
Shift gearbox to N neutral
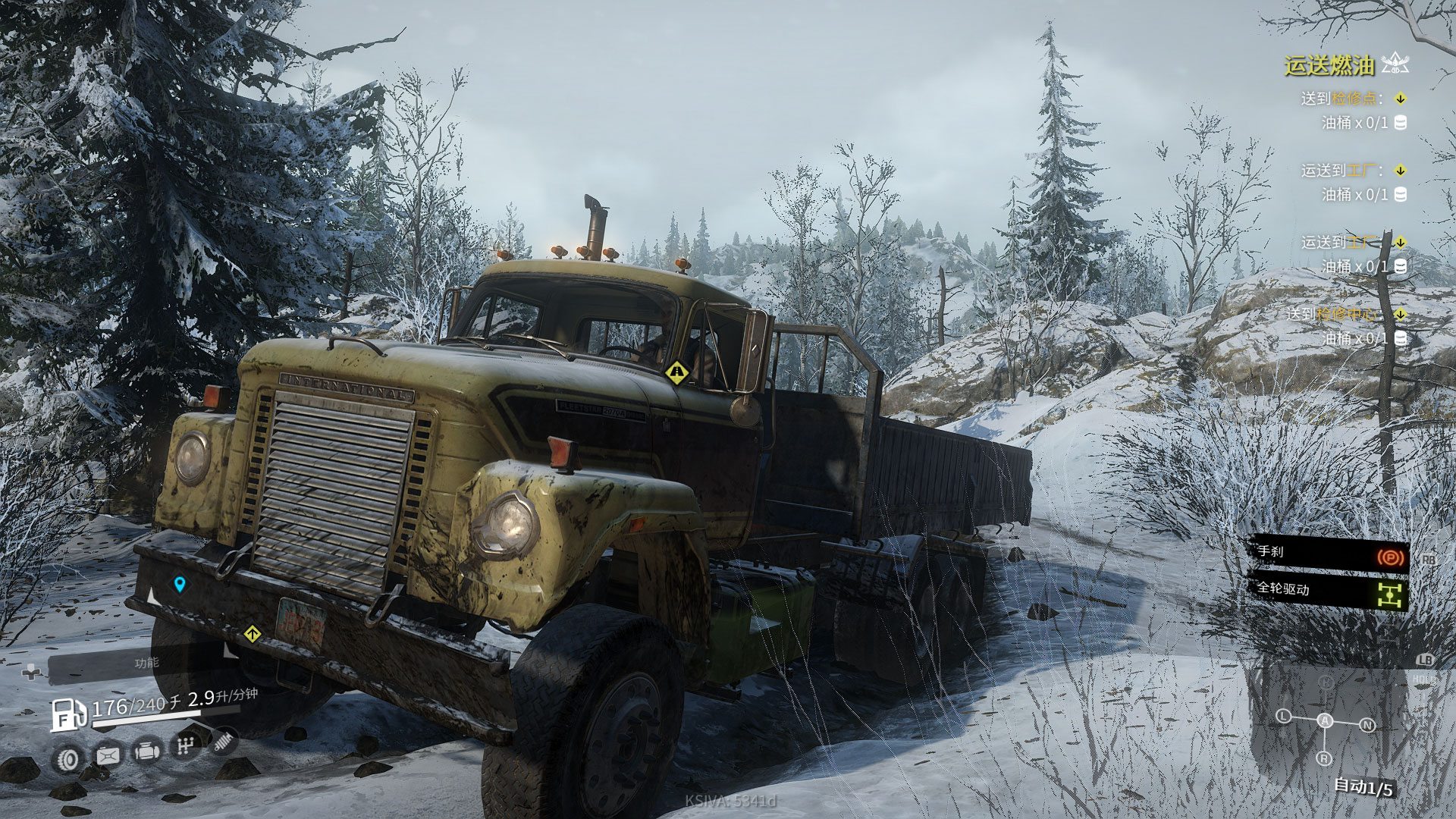pos(1367,725)
